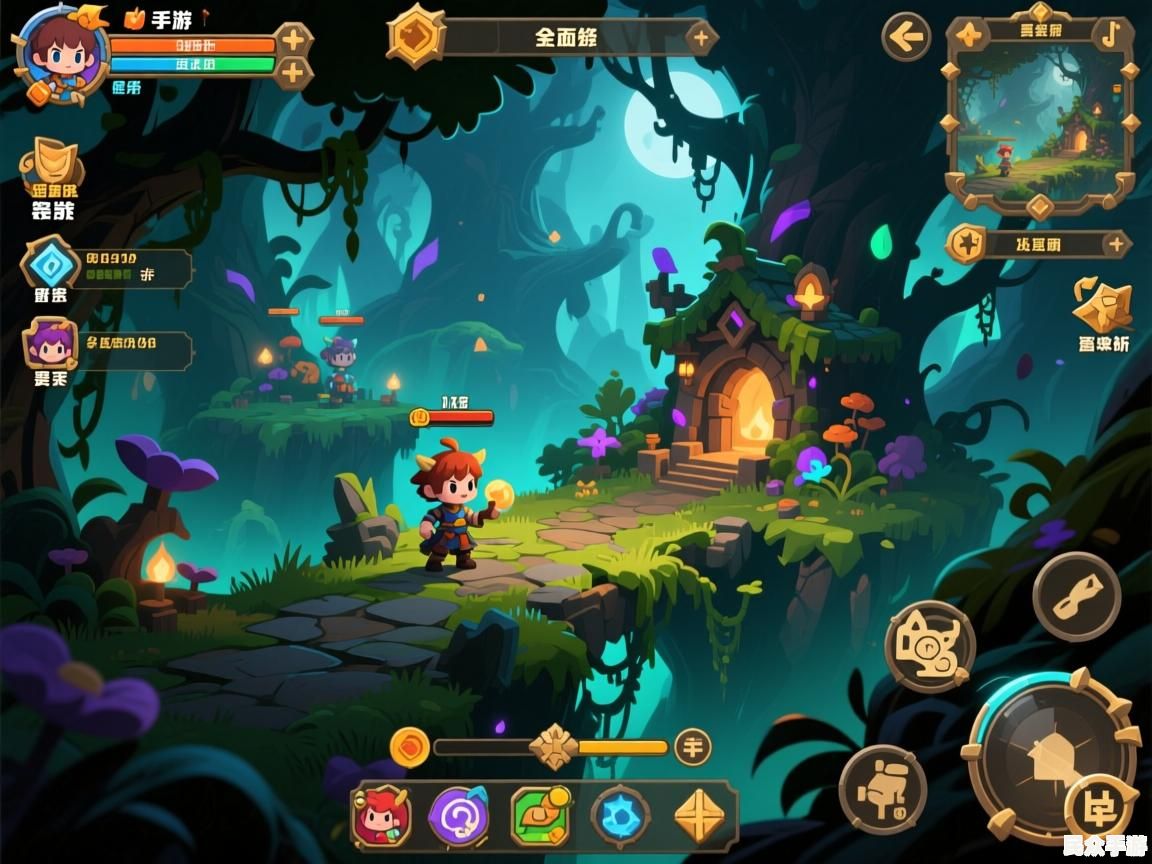The image size is (1152, 864).
Task: Select the blue crystal hotbar ability
Action: coord(620,816)
